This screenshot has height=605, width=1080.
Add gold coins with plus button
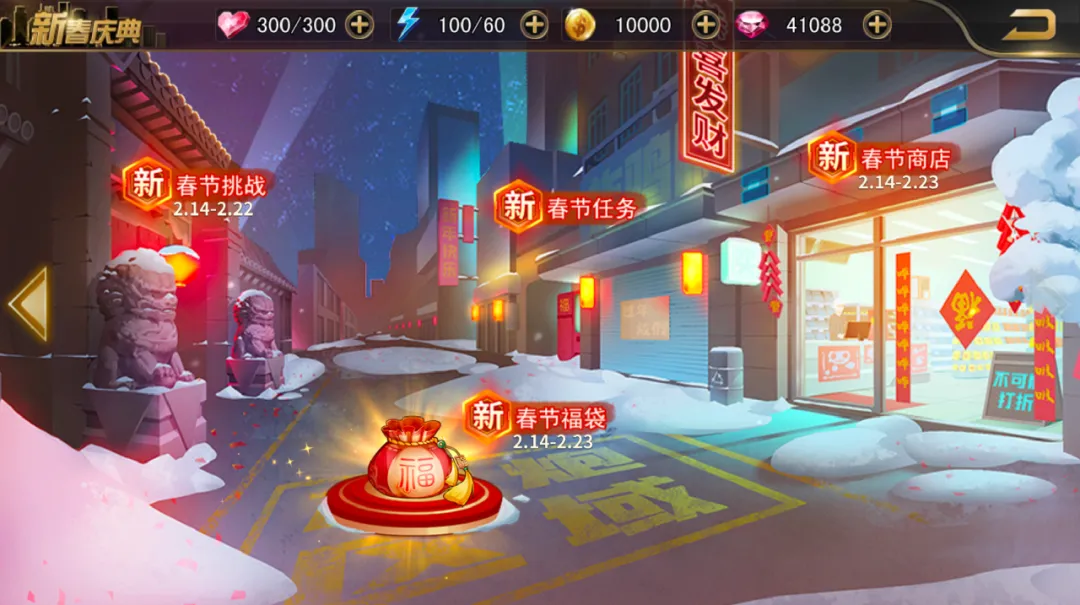(706, 25)
